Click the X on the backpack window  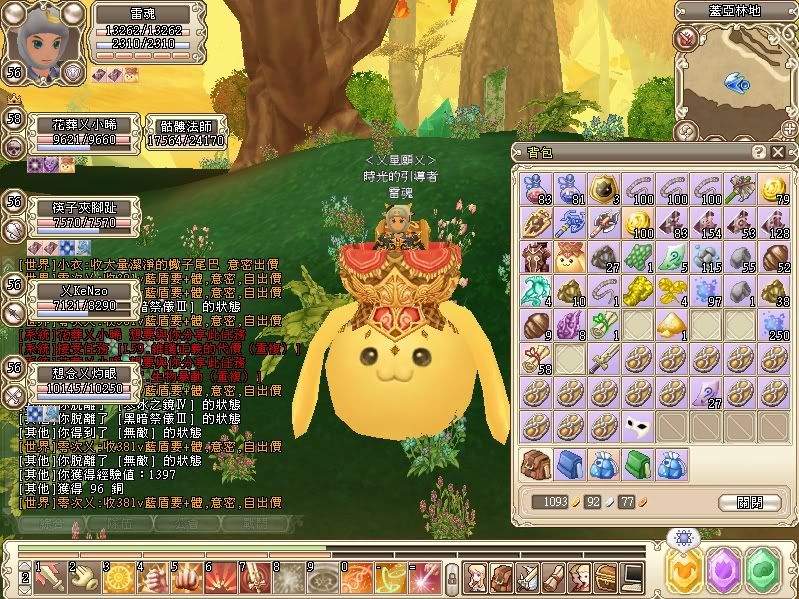pos(776,151)
